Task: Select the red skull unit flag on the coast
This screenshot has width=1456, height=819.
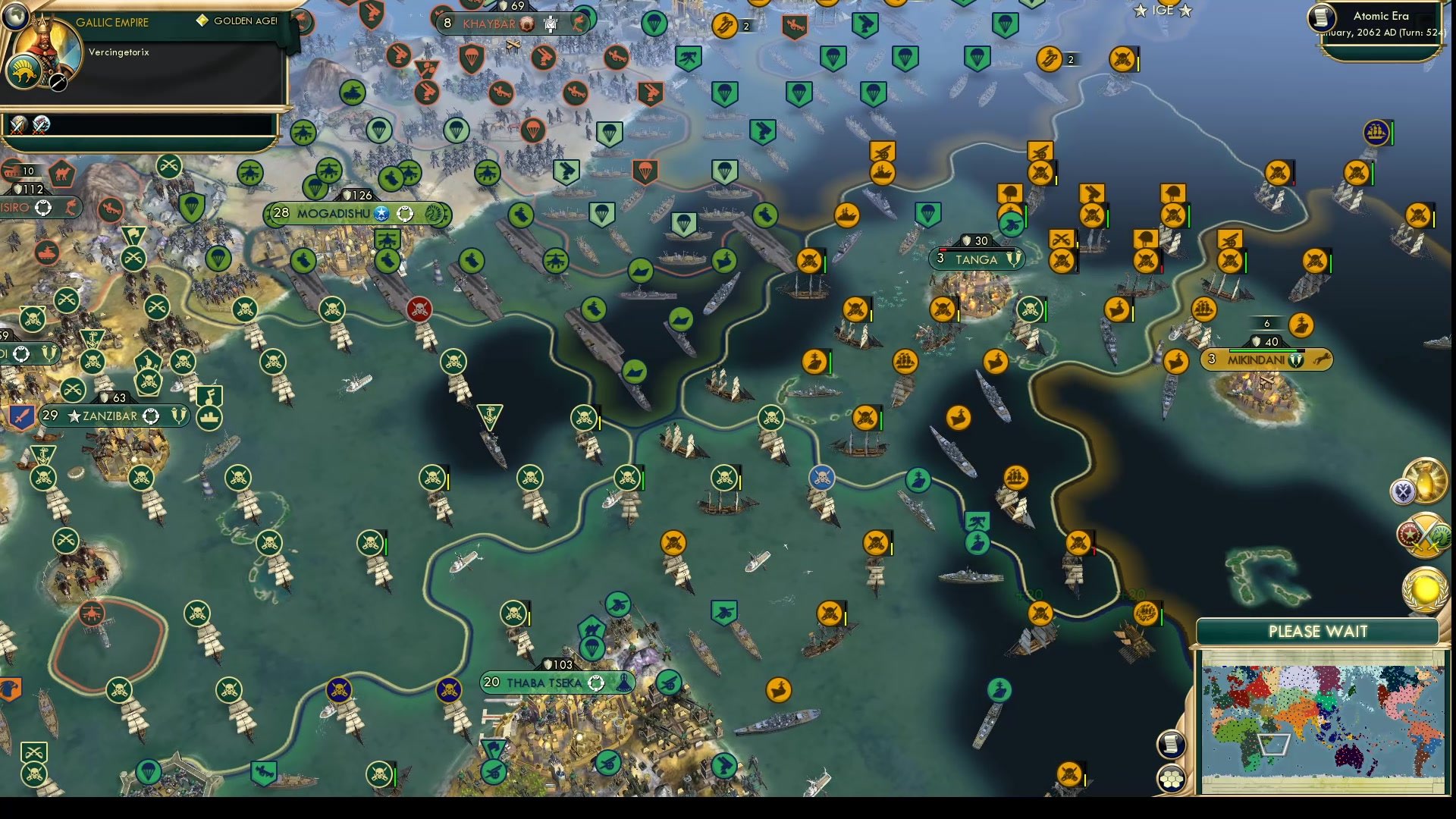Action: [419, 309]
